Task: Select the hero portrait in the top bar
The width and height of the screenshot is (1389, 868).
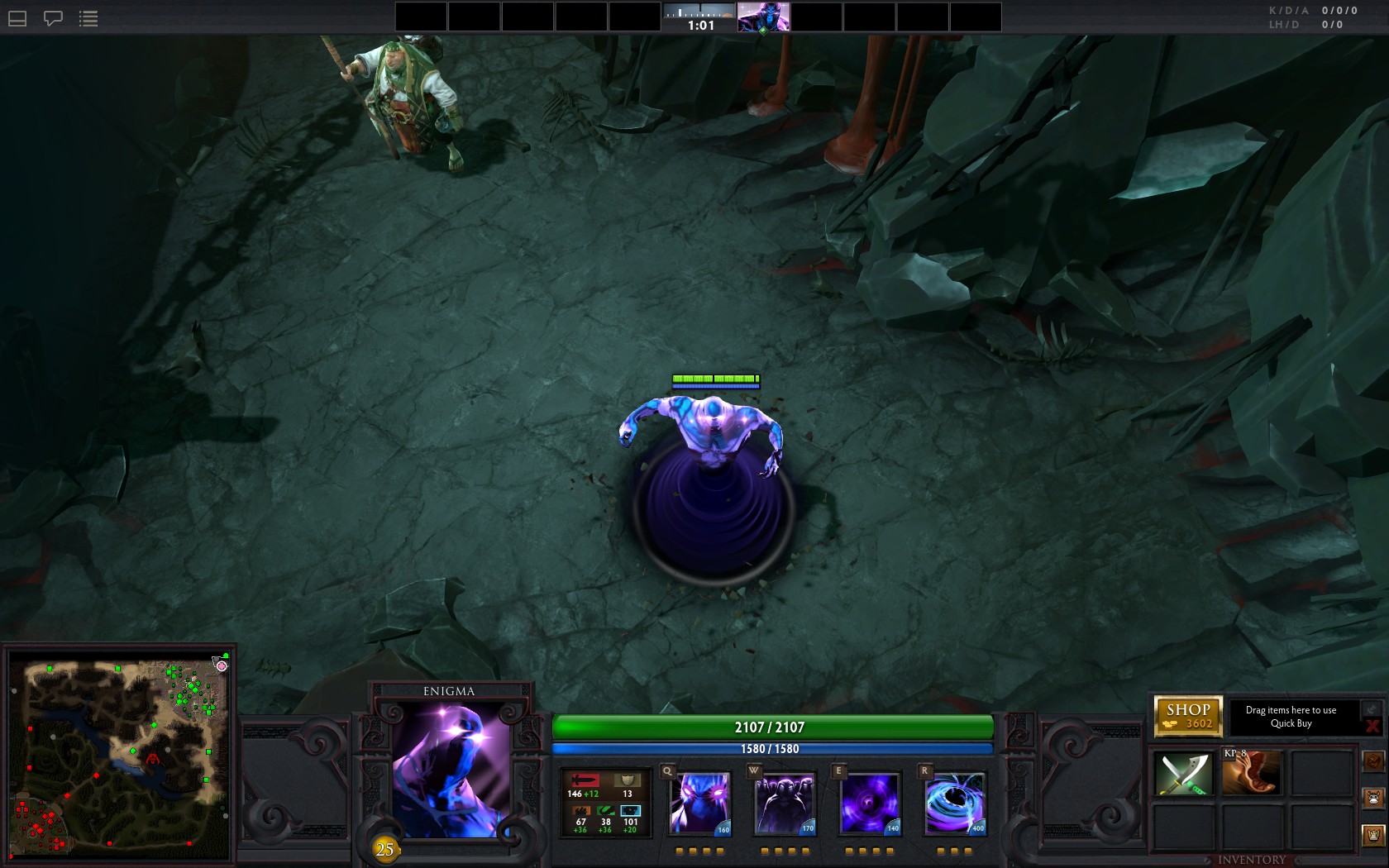Action: 763,17
